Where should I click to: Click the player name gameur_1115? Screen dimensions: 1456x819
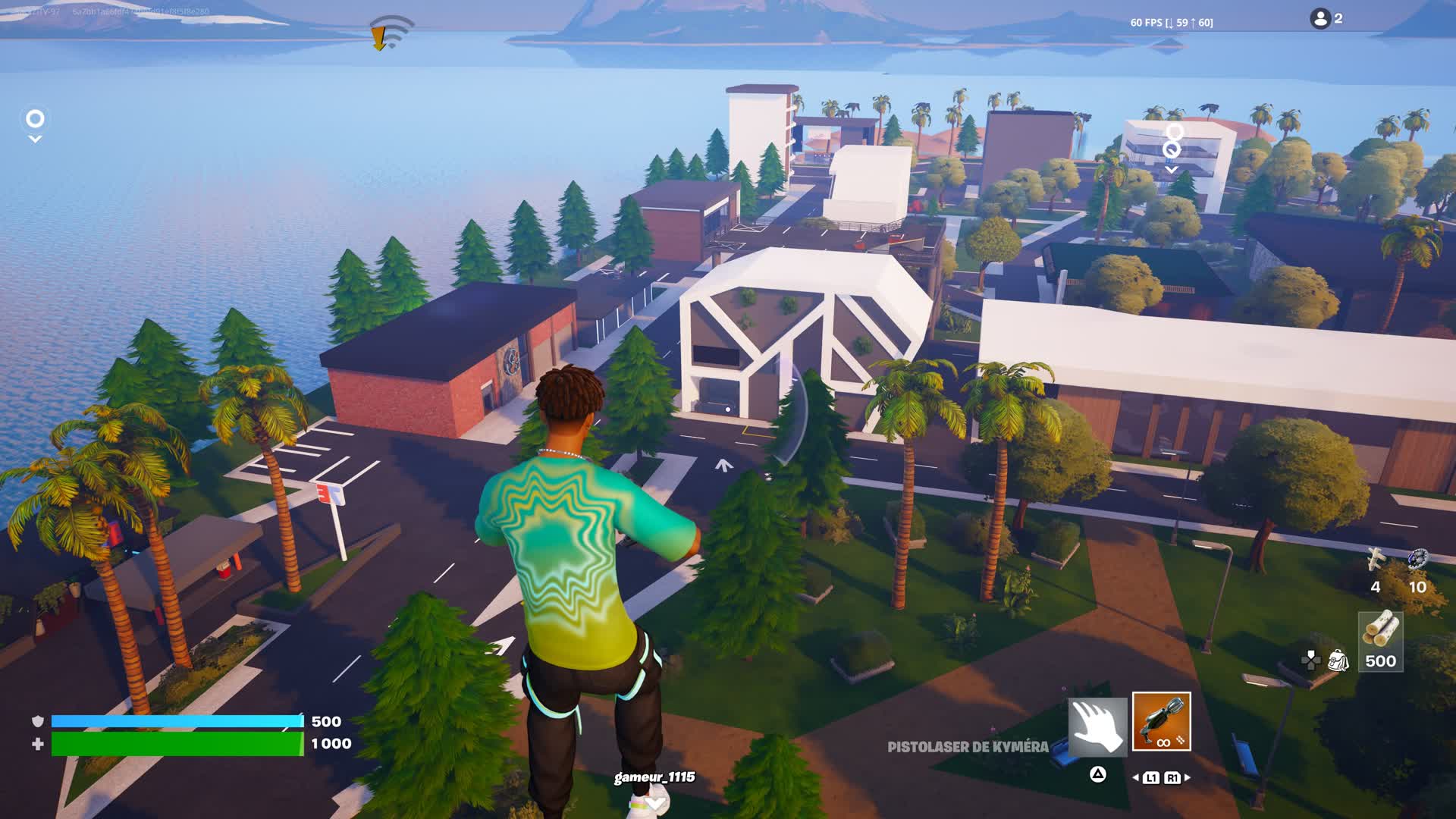[654, 777]
